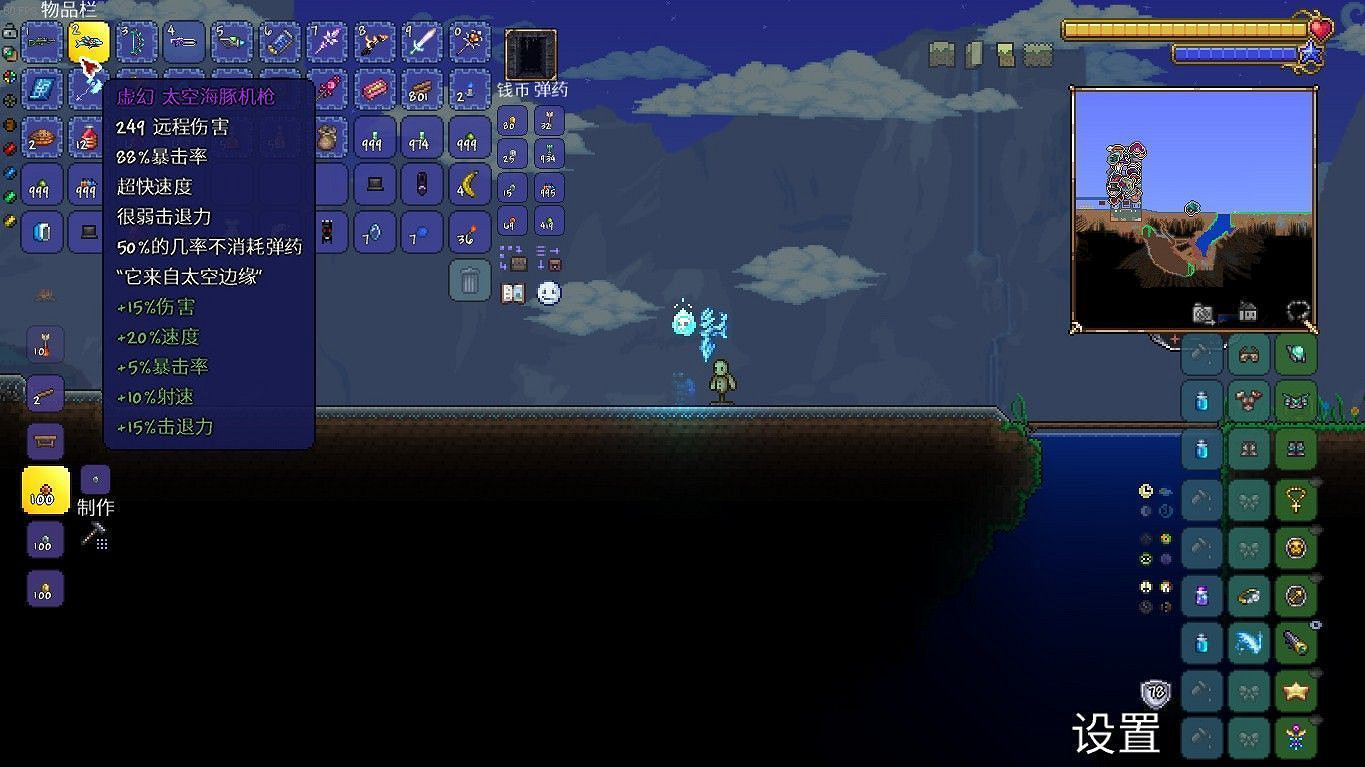
Task: Click the house icon under the minimap
Action: pyautogui.click(x=1249, y=312)
